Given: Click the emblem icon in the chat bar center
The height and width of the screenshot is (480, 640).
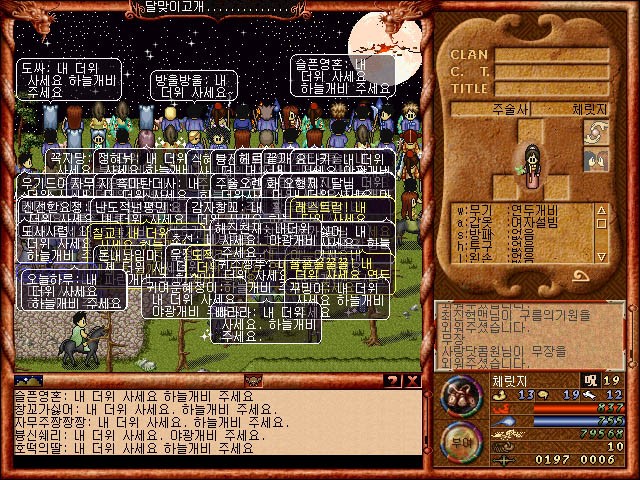Looking at the screenshot, I should (253, 380).
